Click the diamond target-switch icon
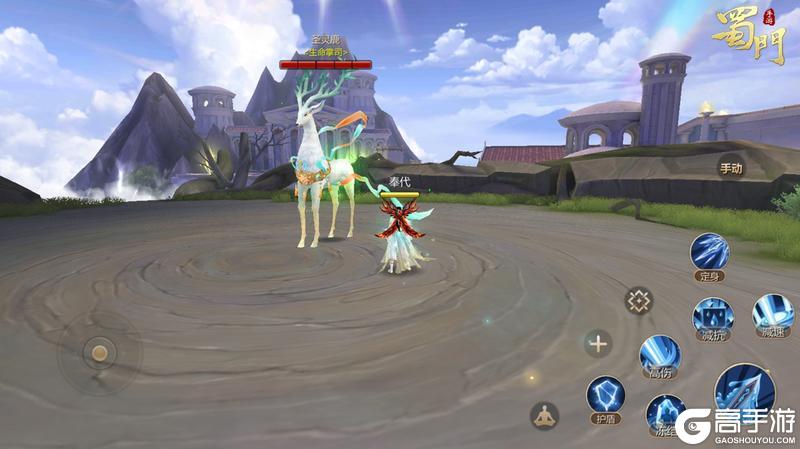The height and width of the screenshot is (449, 800). pyautogui.click(x=638, y=300)
